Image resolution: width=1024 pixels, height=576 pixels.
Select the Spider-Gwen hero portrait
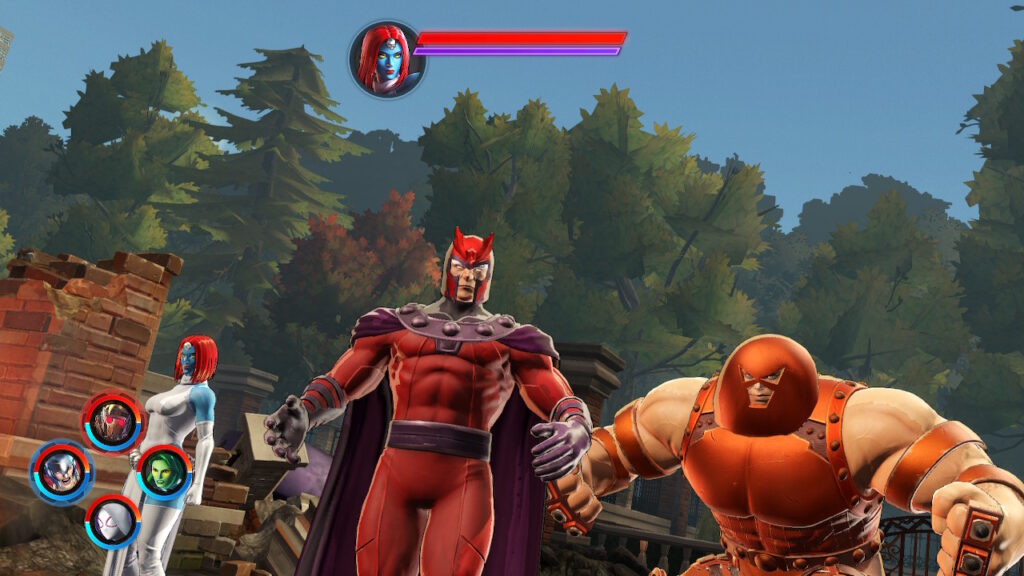(112, 521)
